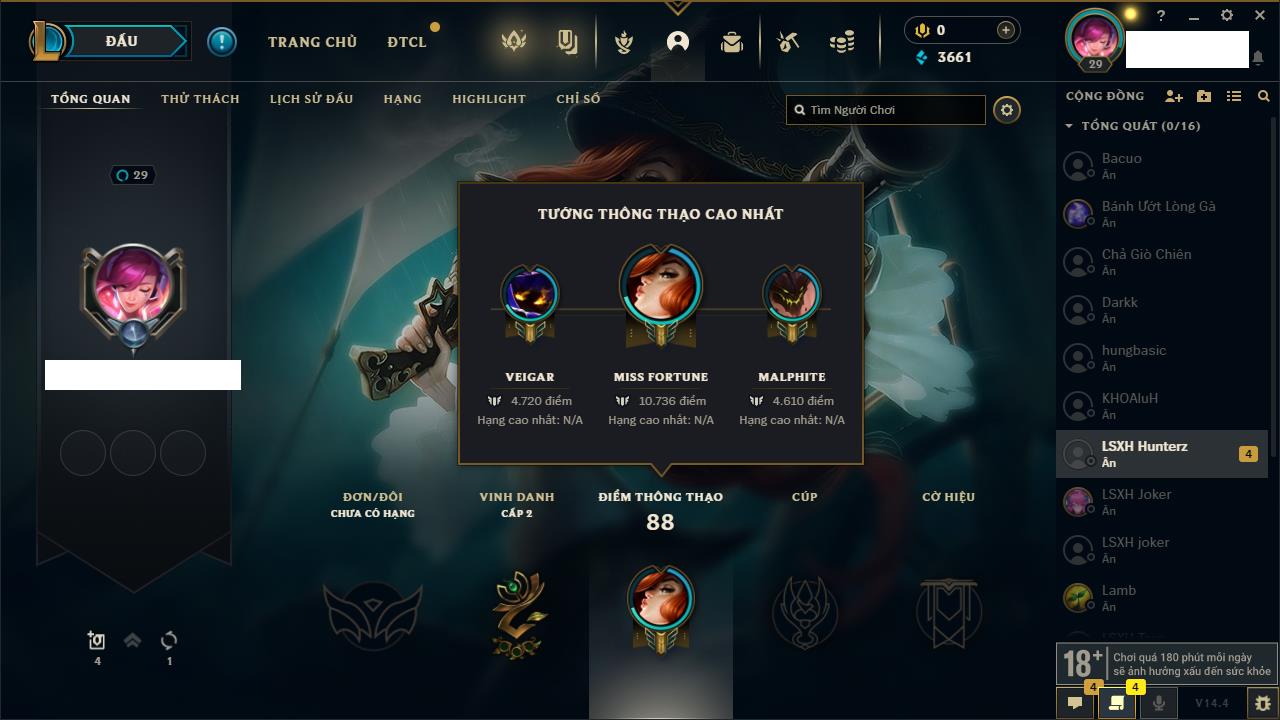Click the add friend icon

tap(1174, 96)
